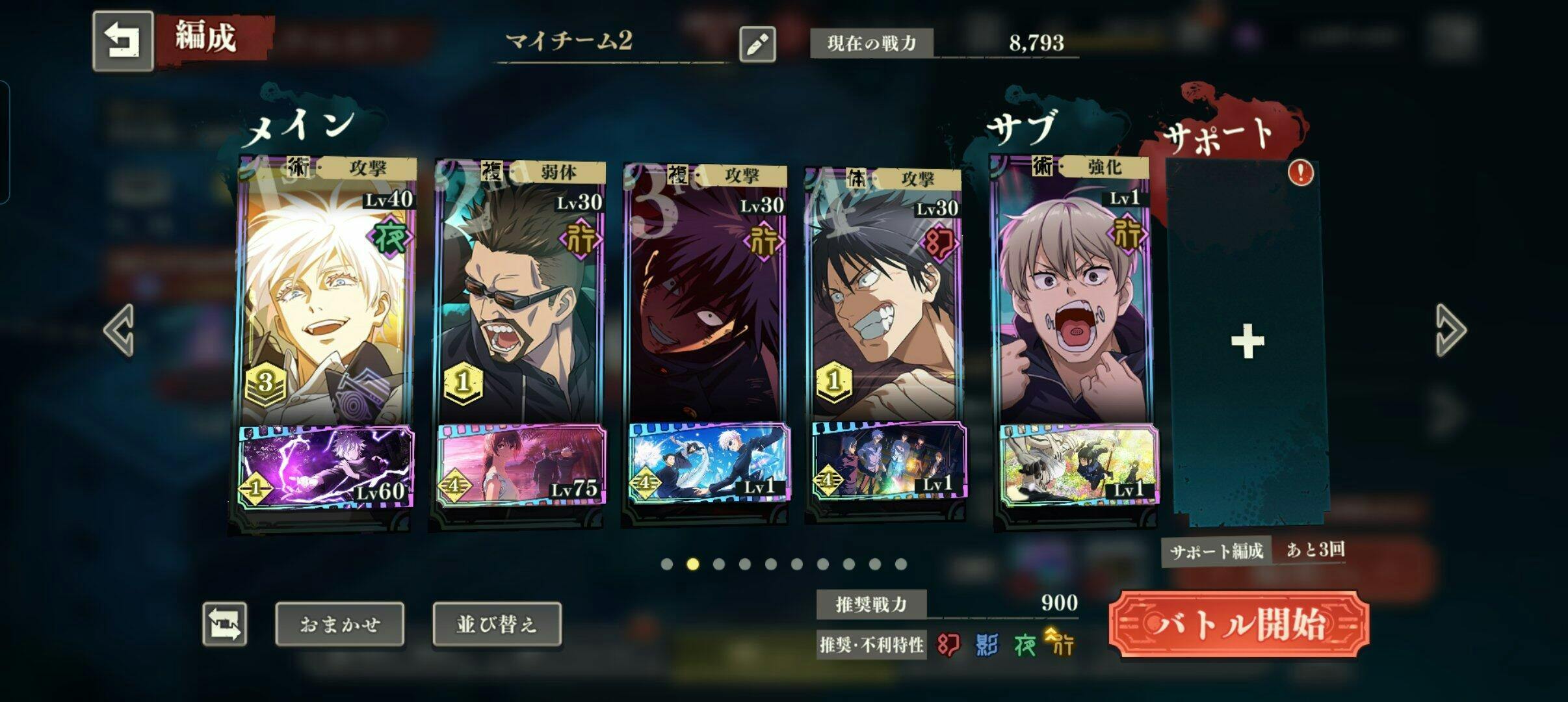The width and height of the screenshot is (1568, 702).
Task: Select the sunglasses man Lv30 character card
Action: 519,299
